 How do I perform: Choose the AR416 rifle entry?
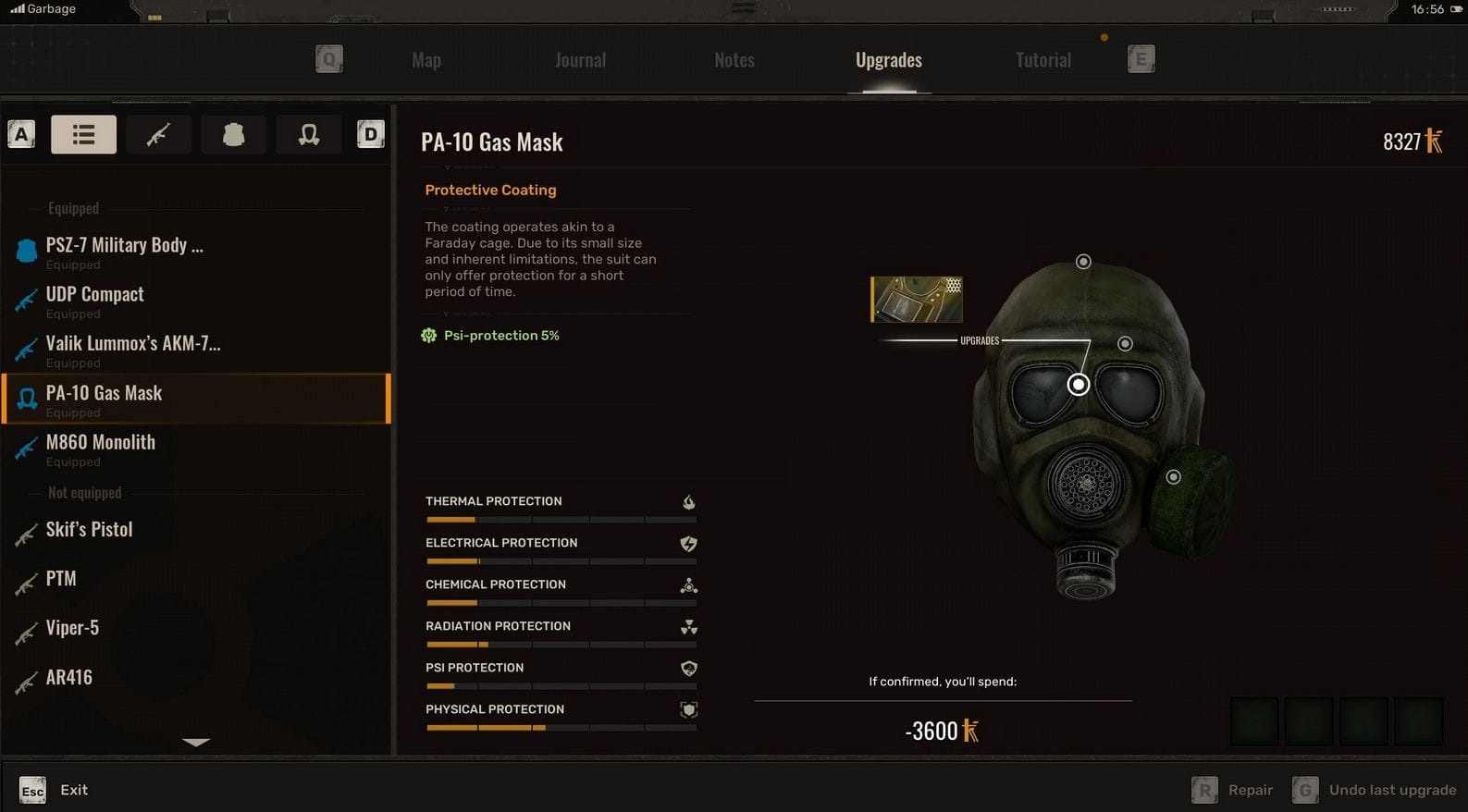click(x=69, y=678)
